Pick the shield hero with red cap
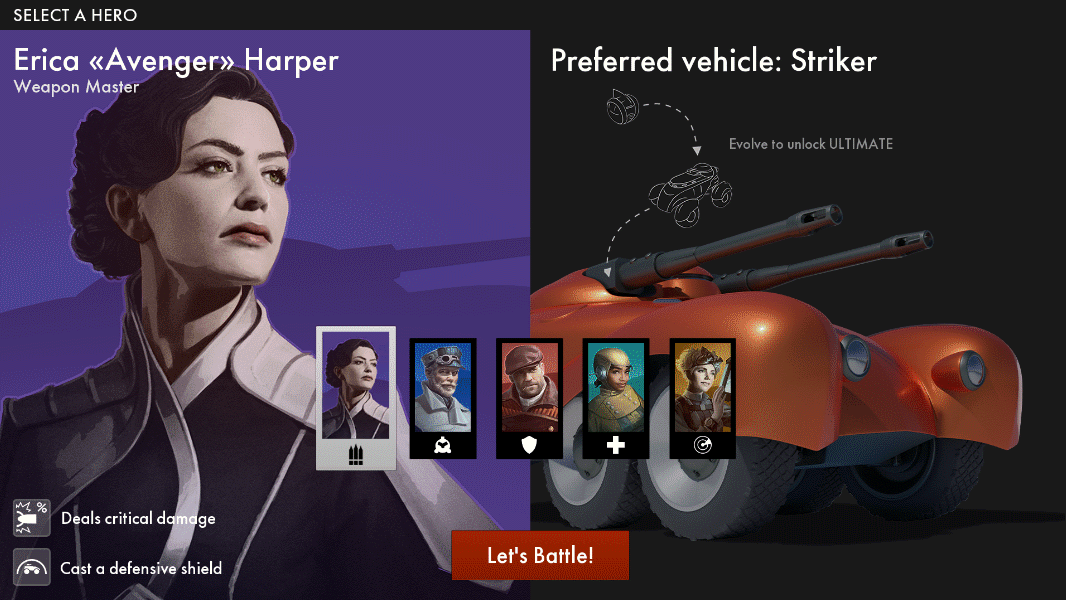The width and height of the screenshot is (1066, 600). [529, 397]
